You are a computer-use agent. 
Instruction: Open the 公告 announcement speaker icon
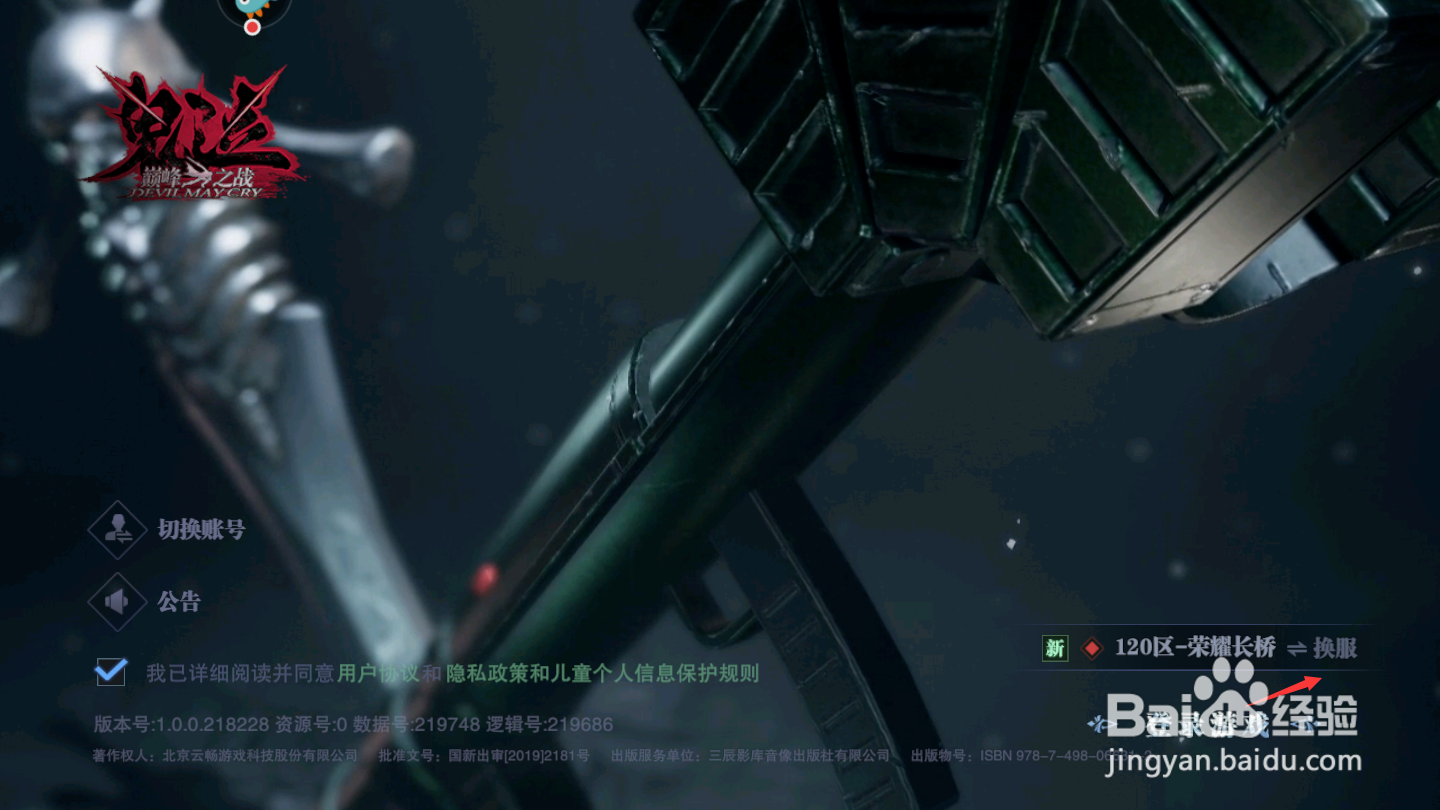[x=117, y=601]
